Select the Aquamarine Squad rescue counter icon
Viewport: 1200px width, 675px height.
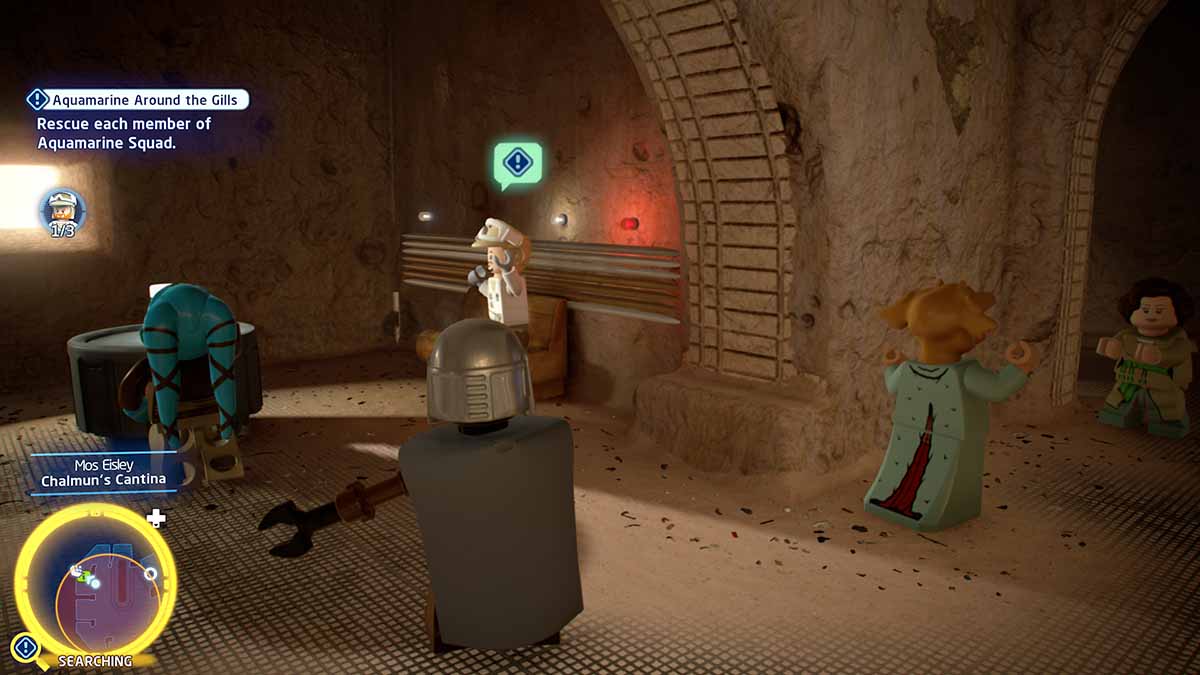62,209
